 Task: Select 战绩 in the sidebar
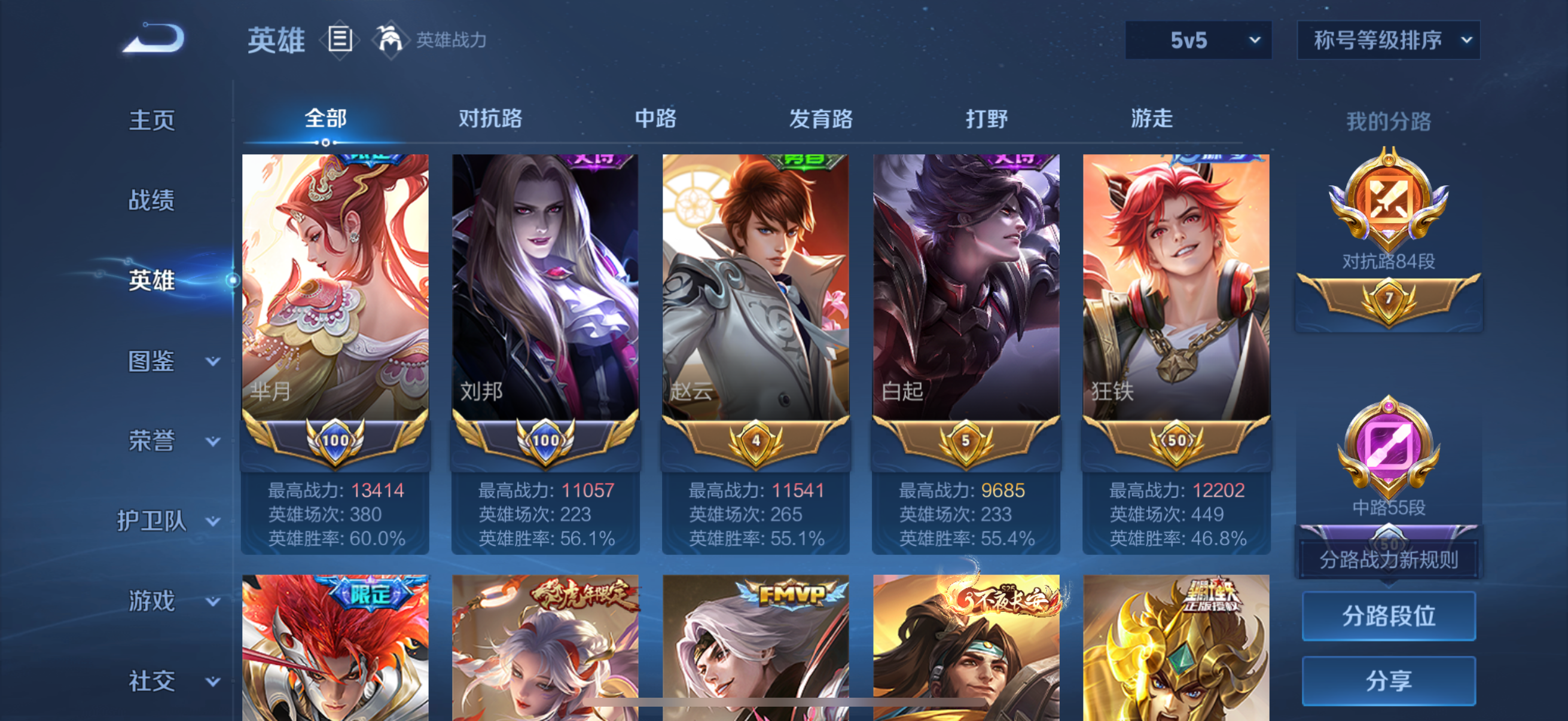(x=152, y=200)
